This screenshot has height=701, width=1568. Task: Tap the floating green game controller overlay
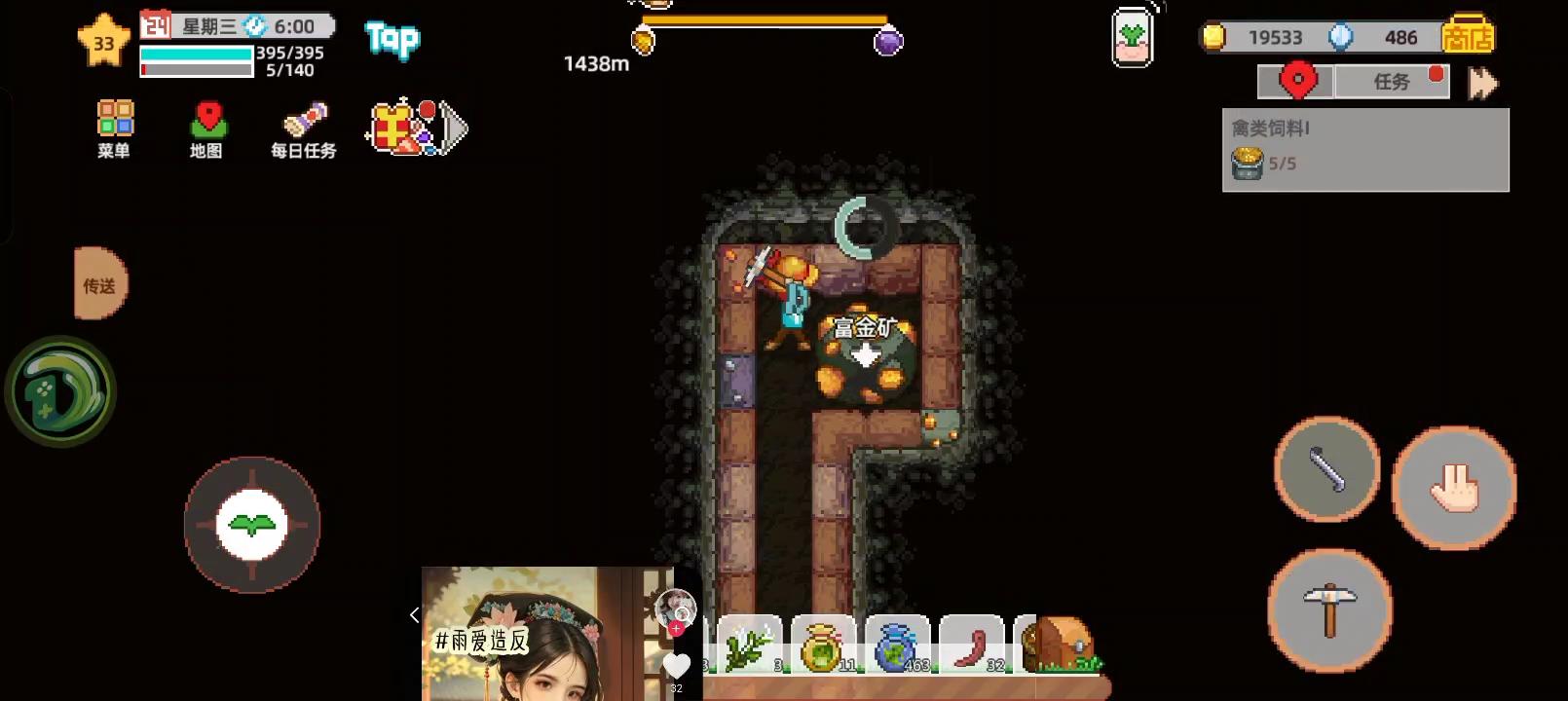[58, 389]
